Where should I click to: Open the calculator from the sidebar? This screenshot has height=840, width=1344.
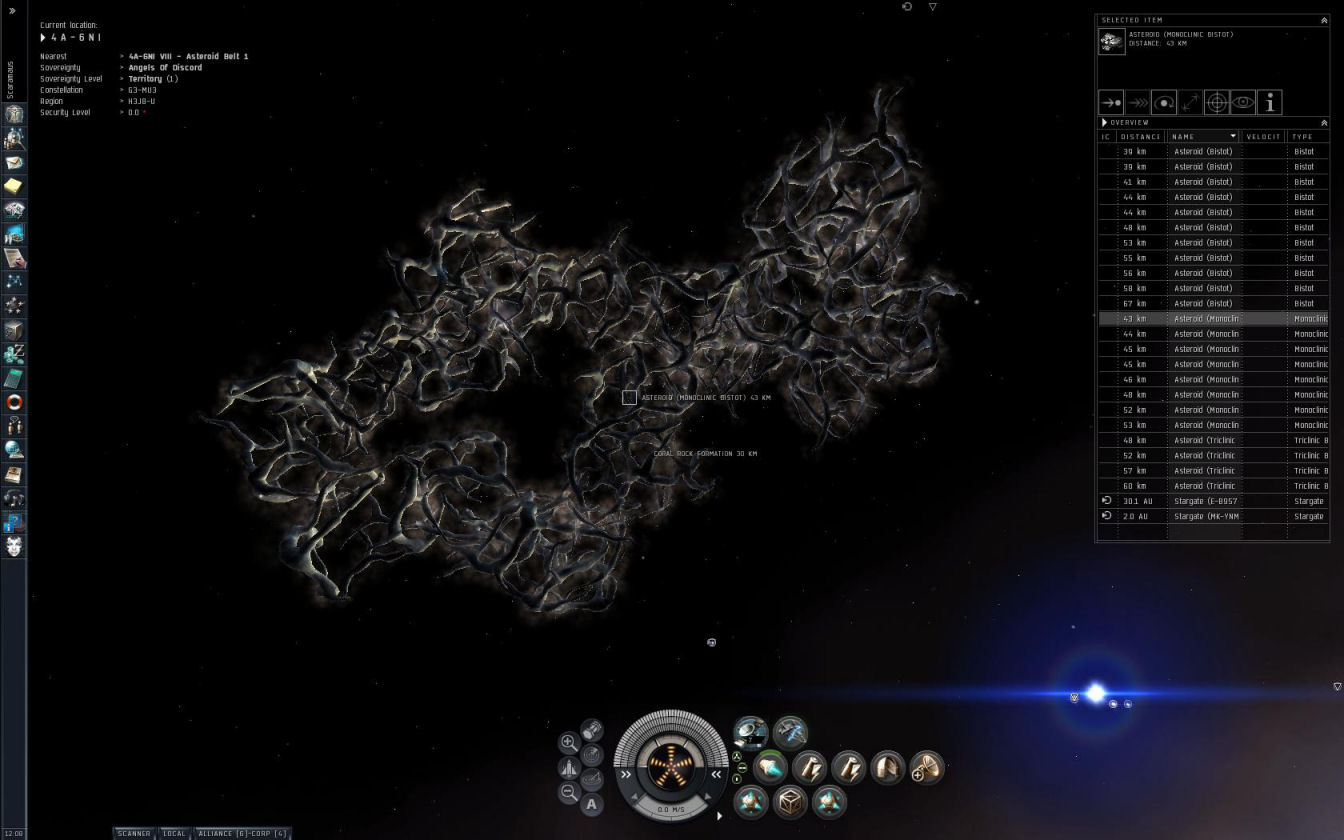(14, 378)
